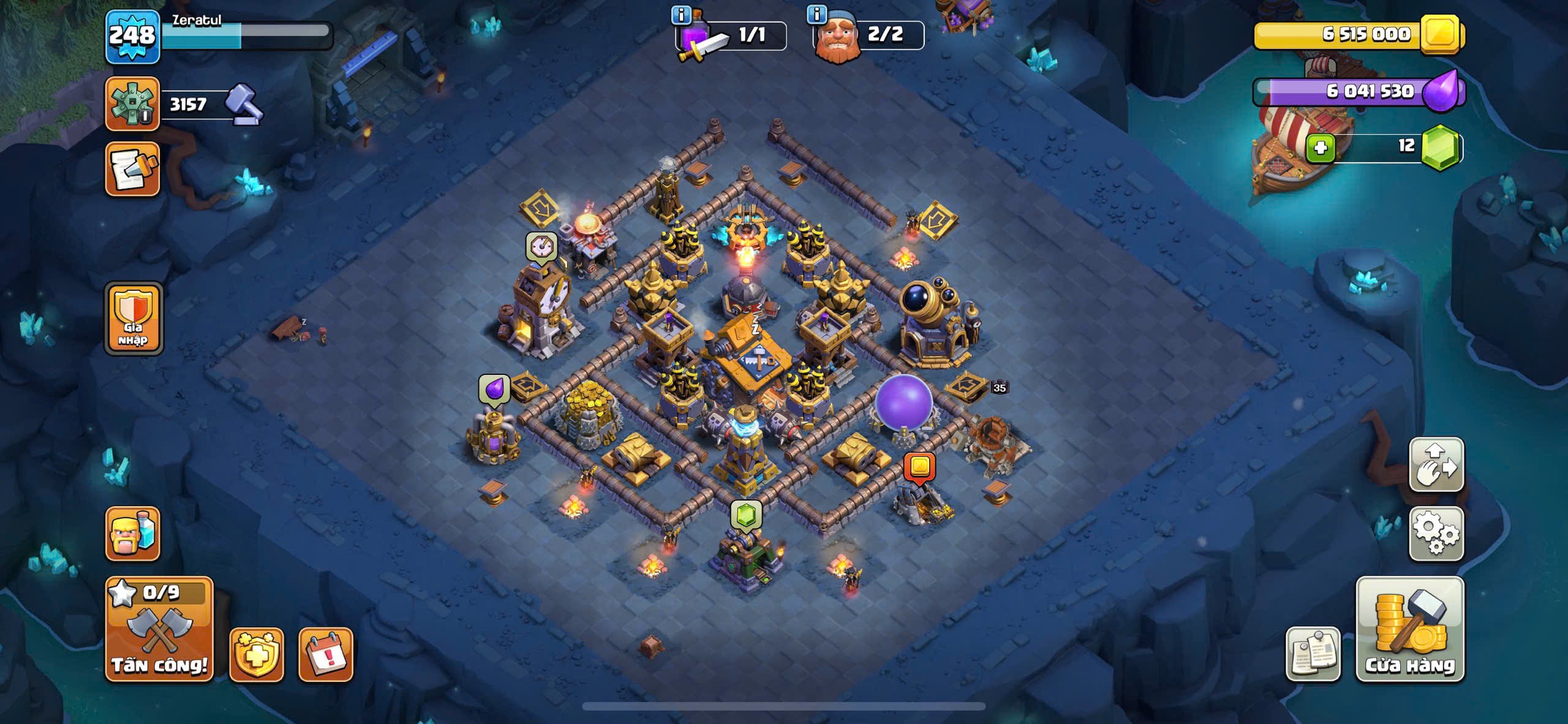
Task: Open the trophy league badge button
Action: pos(132,104)
